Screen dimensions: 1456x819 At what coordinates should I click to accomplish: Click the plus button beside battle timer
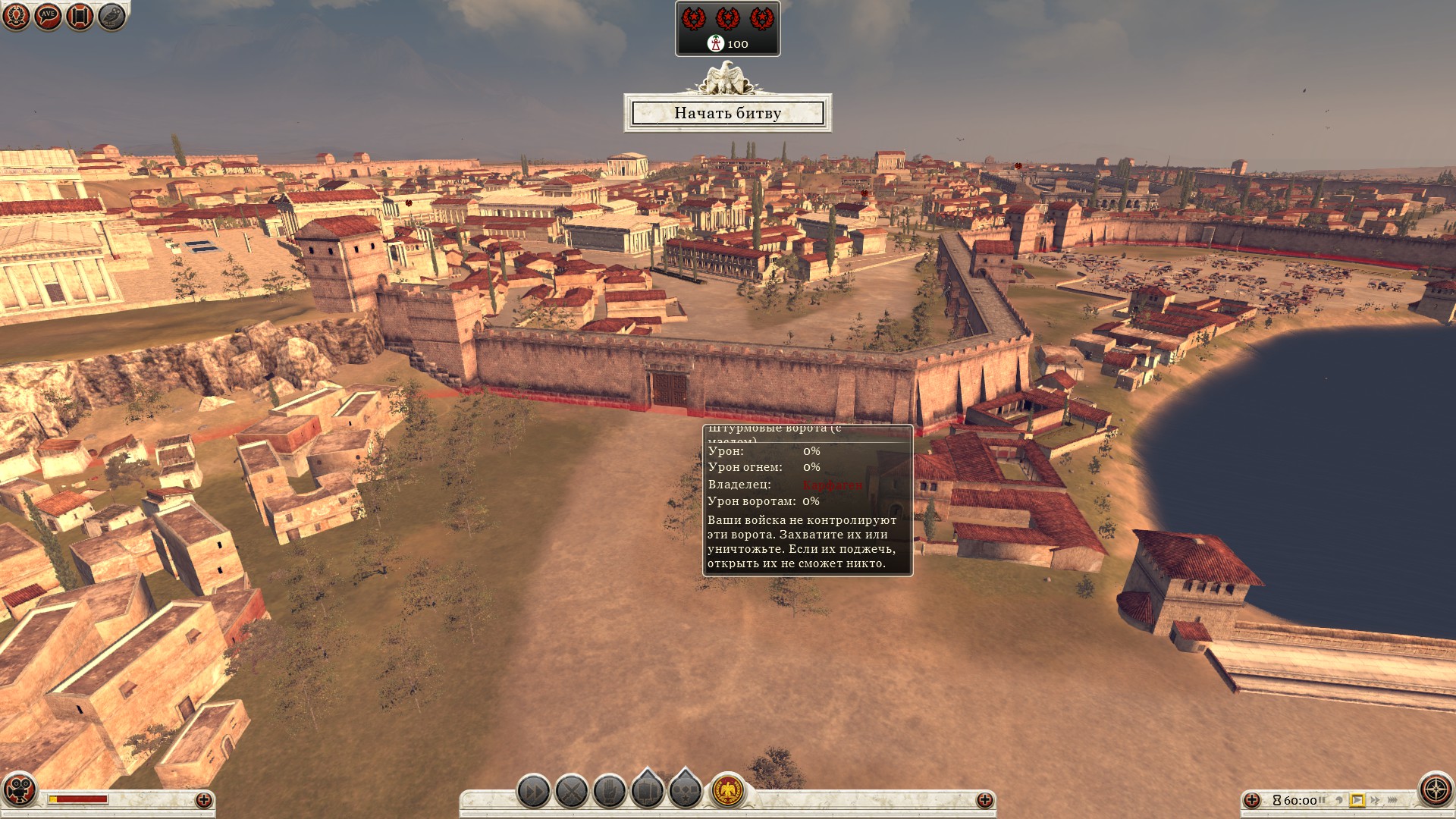(1252, 800)
